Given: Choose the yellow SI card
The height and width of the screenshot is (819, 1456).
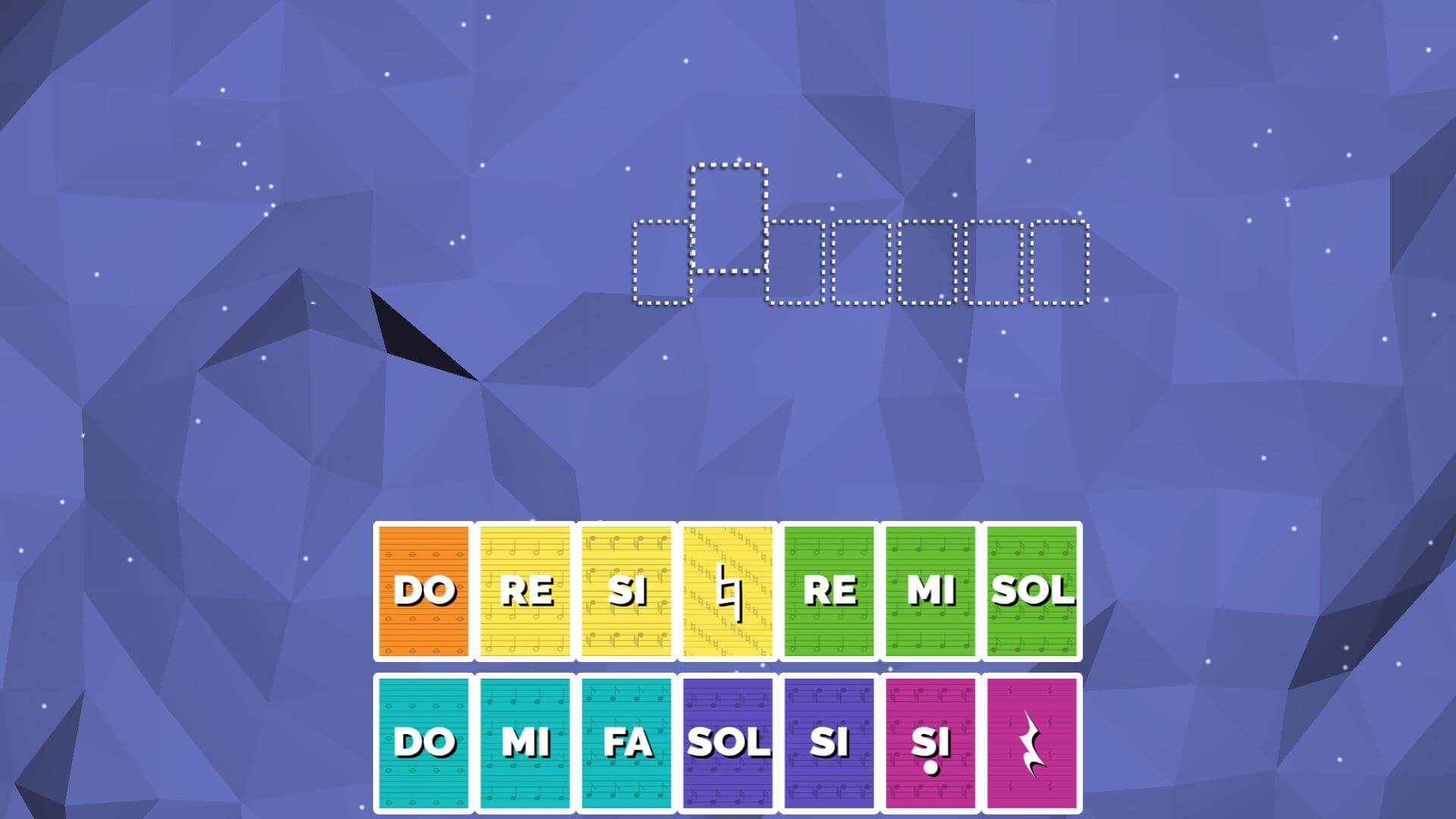Looking at the screenshot, I should click(625, 590).
